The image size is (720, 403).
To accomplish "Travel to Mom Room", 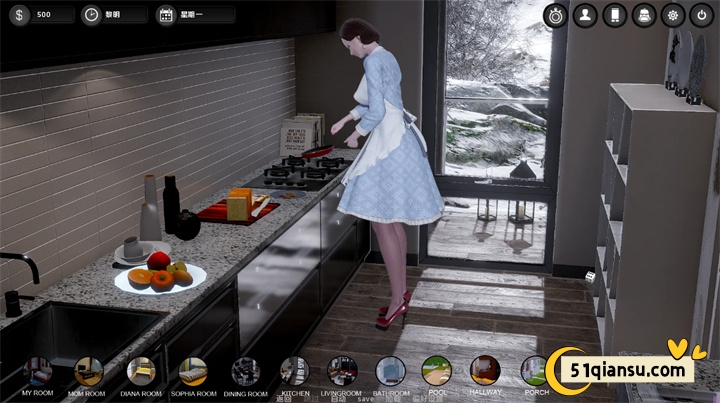I will click(89, 371).
